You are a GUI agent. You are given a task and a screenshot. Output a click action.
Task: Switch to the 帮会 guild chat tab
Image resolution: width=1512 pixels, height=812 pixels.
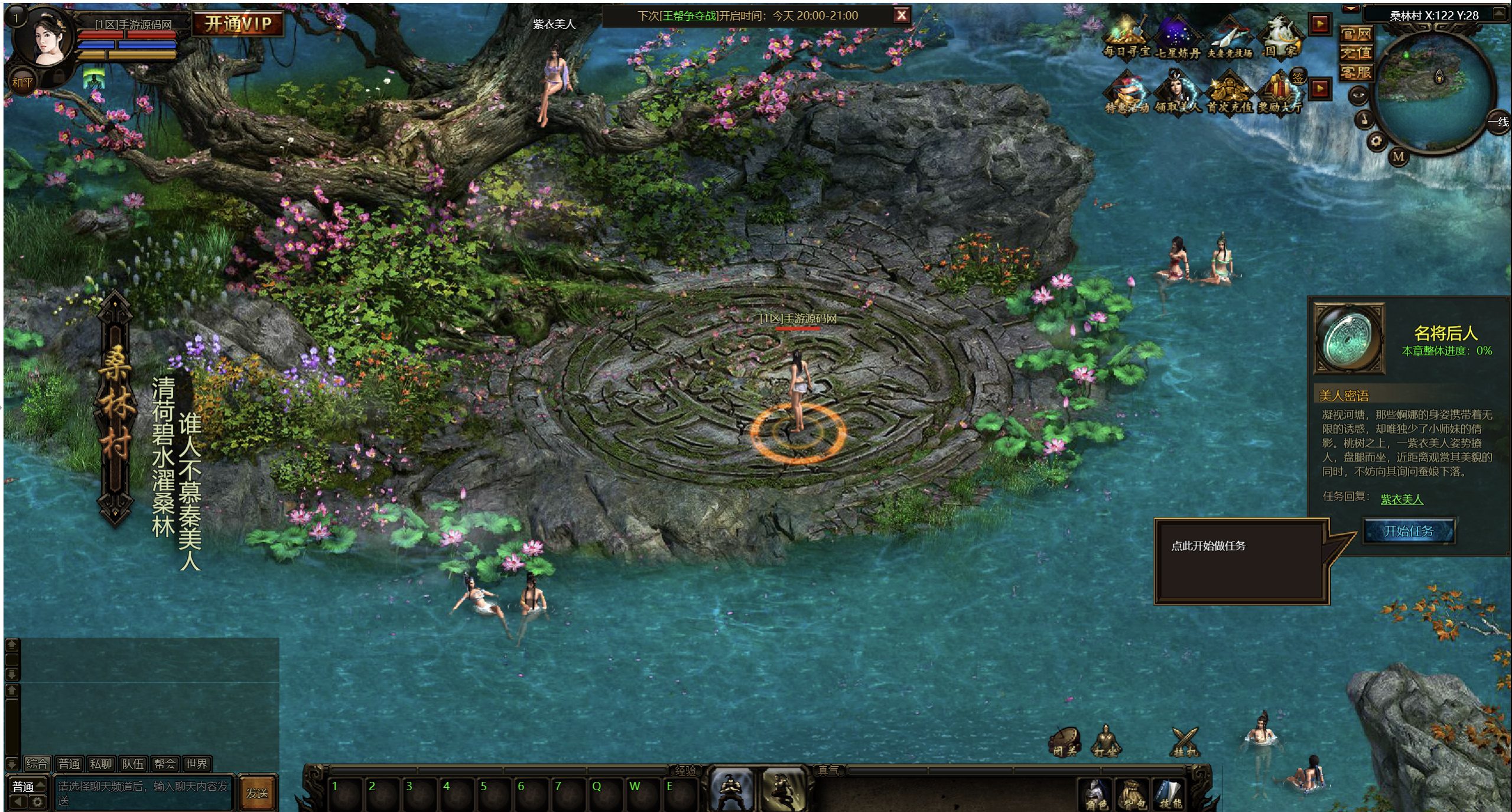pyautogui.click(x=164, y=764)
